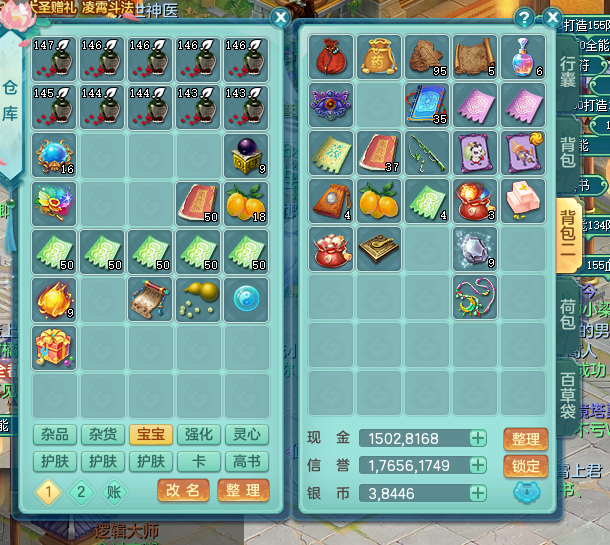Viewport: 610px width, 545px height.
Task: Click the plus button beside 银币
Action: [478, 493]
